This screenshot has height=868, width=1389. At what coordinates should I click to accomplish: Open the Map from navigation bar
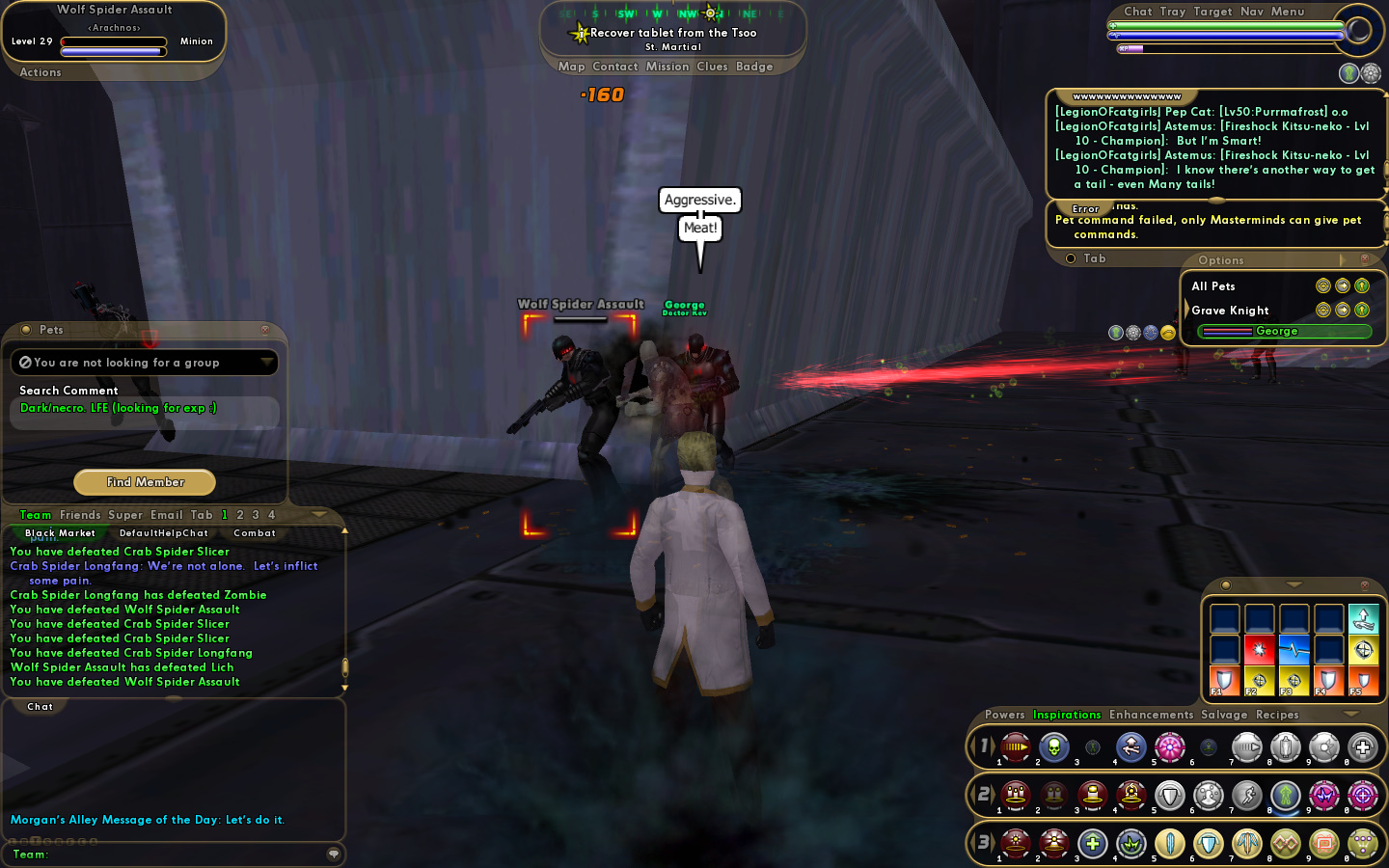coord(571,67)
